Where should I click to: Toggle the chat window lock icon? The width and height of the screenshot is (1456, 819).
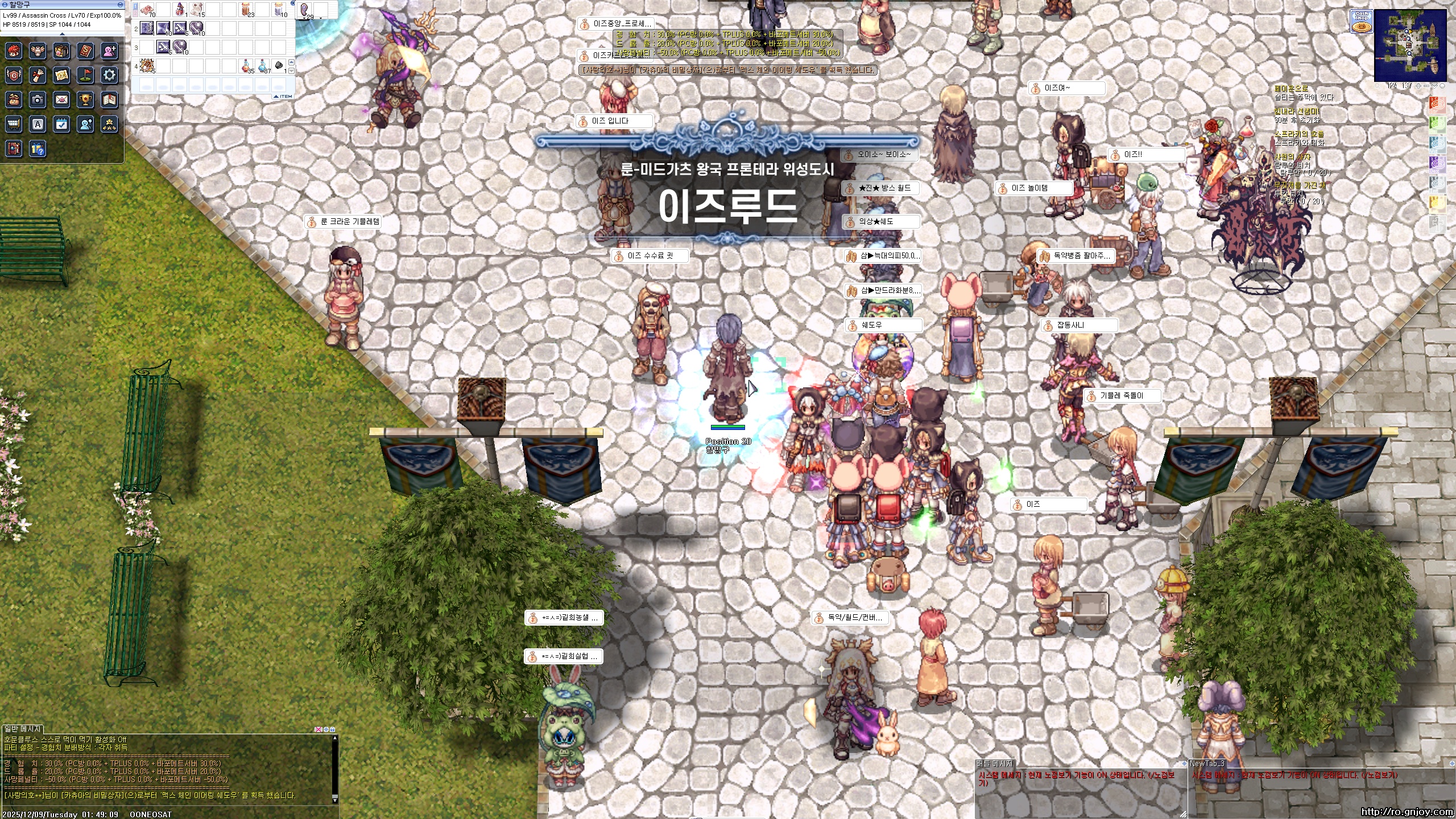click(x=332, y=730)
